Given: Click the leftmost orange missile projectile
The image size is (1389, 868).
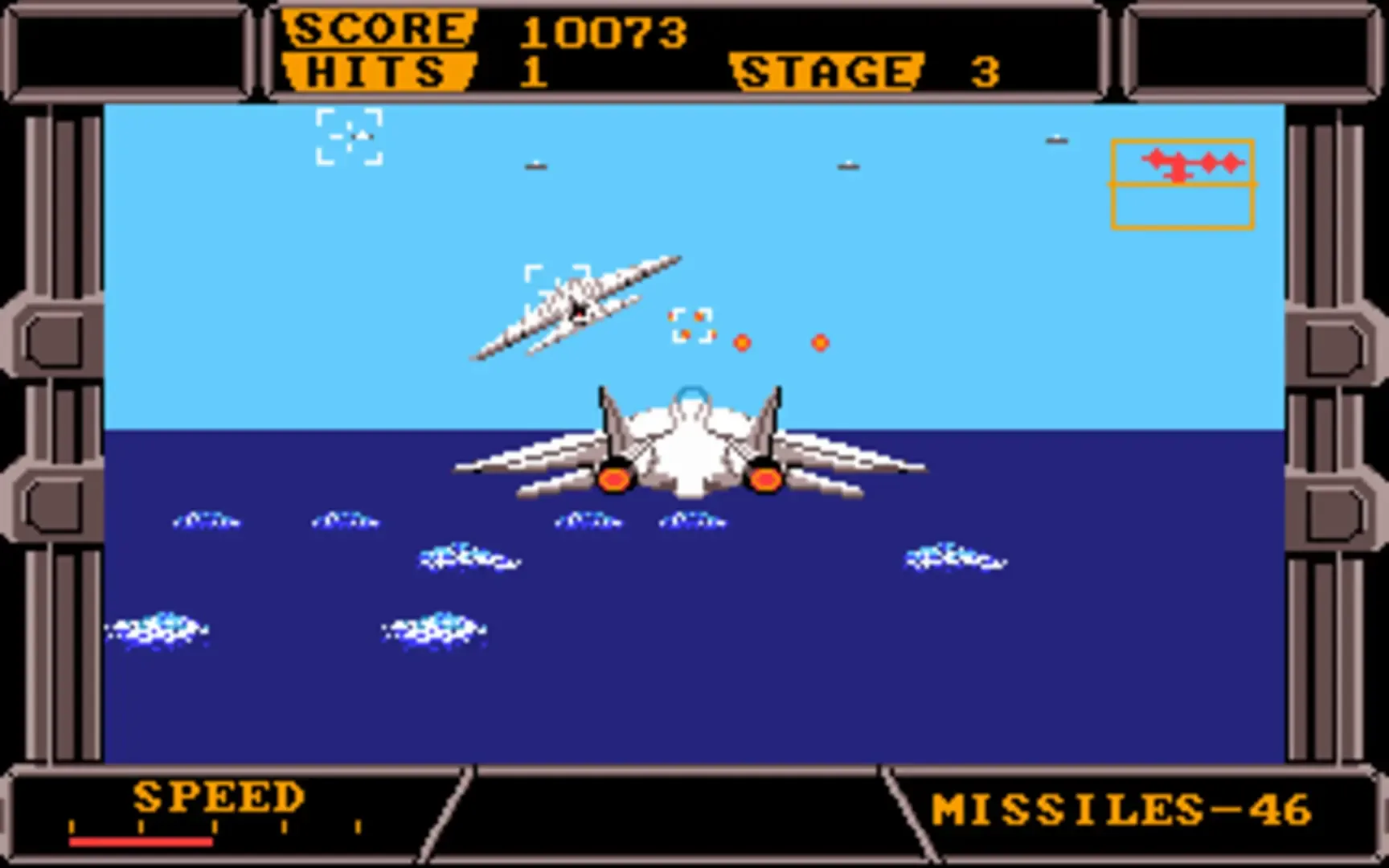Looking at the screenshot, I should (740, 343).
